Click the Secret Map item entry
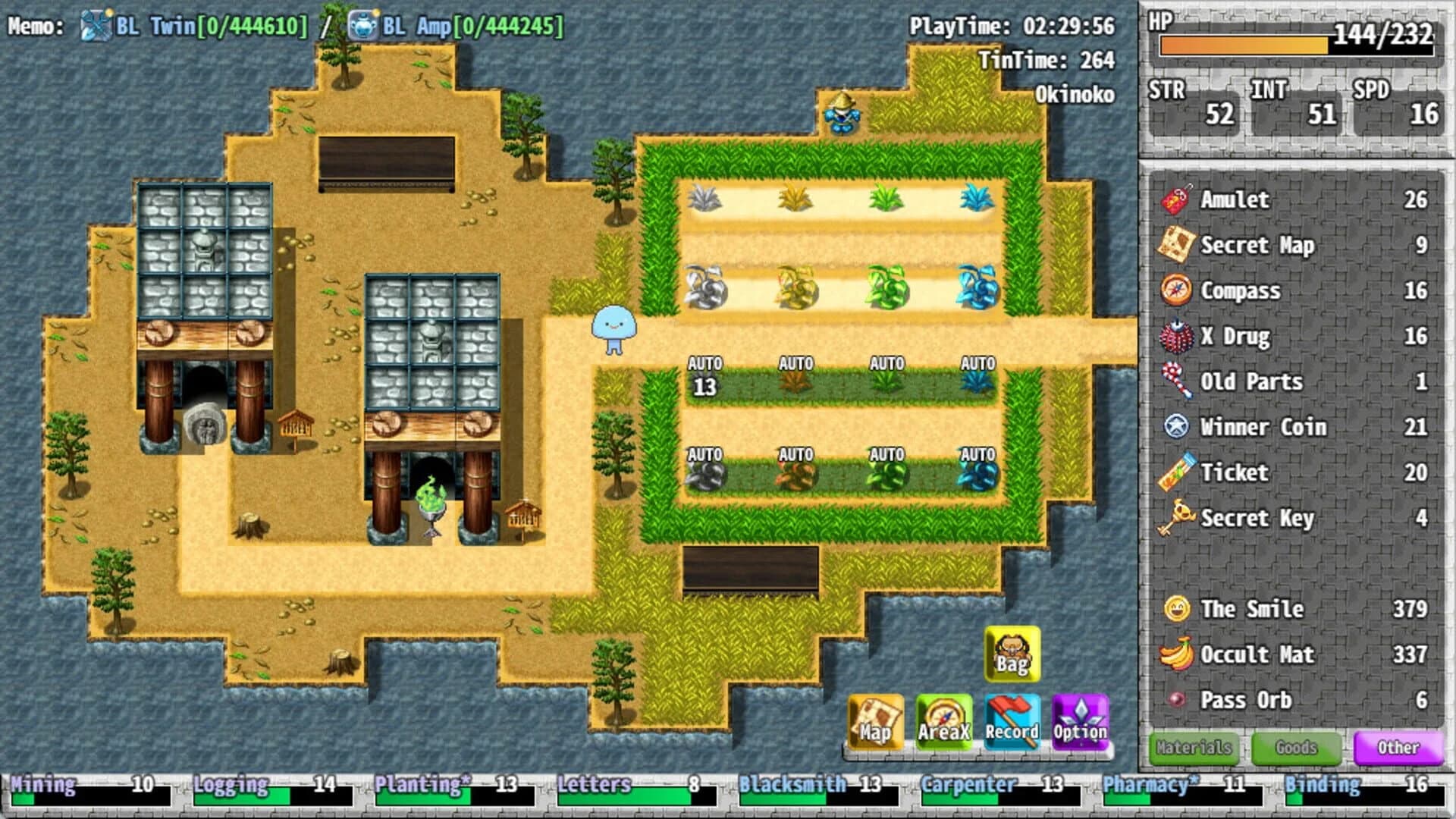The width and height of the screenshot is (1456, 819). click(1260, 245)
